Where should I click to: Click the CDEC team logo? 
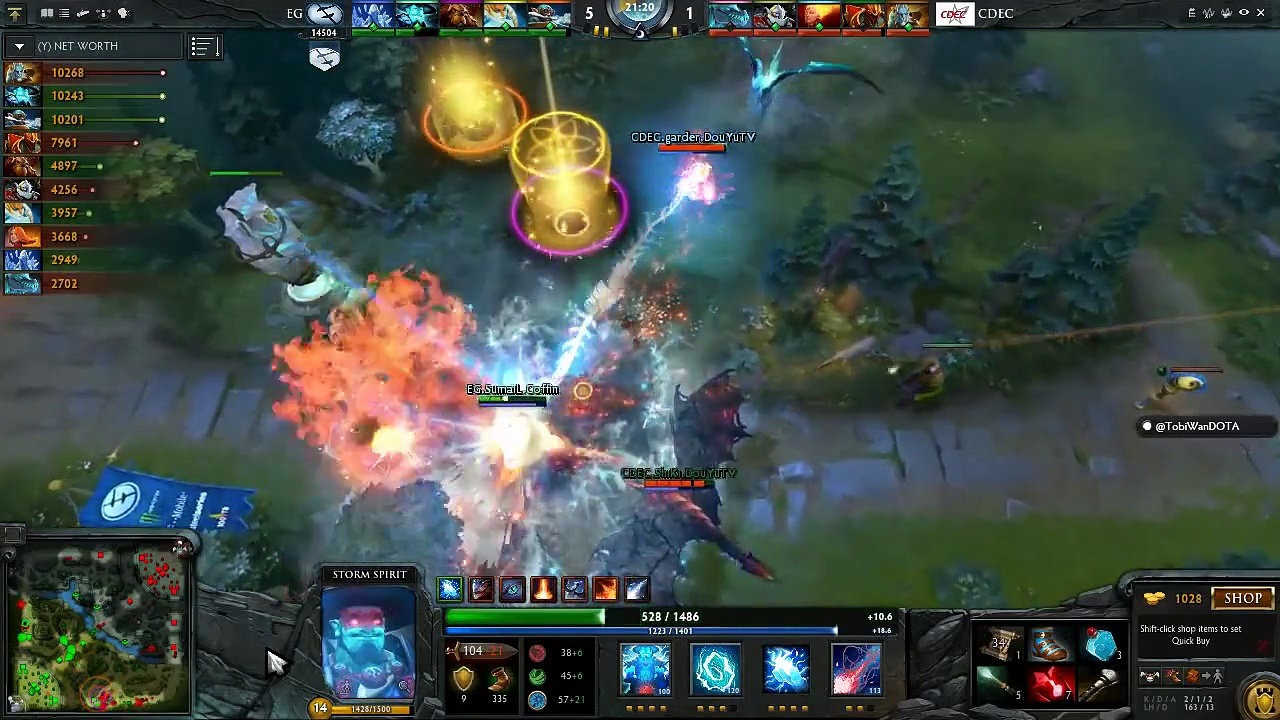(x=955, y=13)
